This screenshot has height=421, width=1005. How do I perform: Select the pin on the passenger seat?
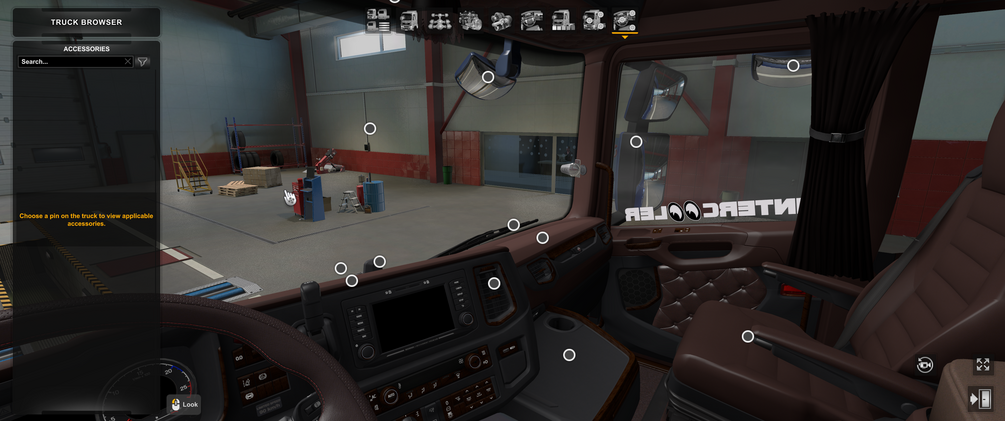pyautogui.click(x=748, y=336)
